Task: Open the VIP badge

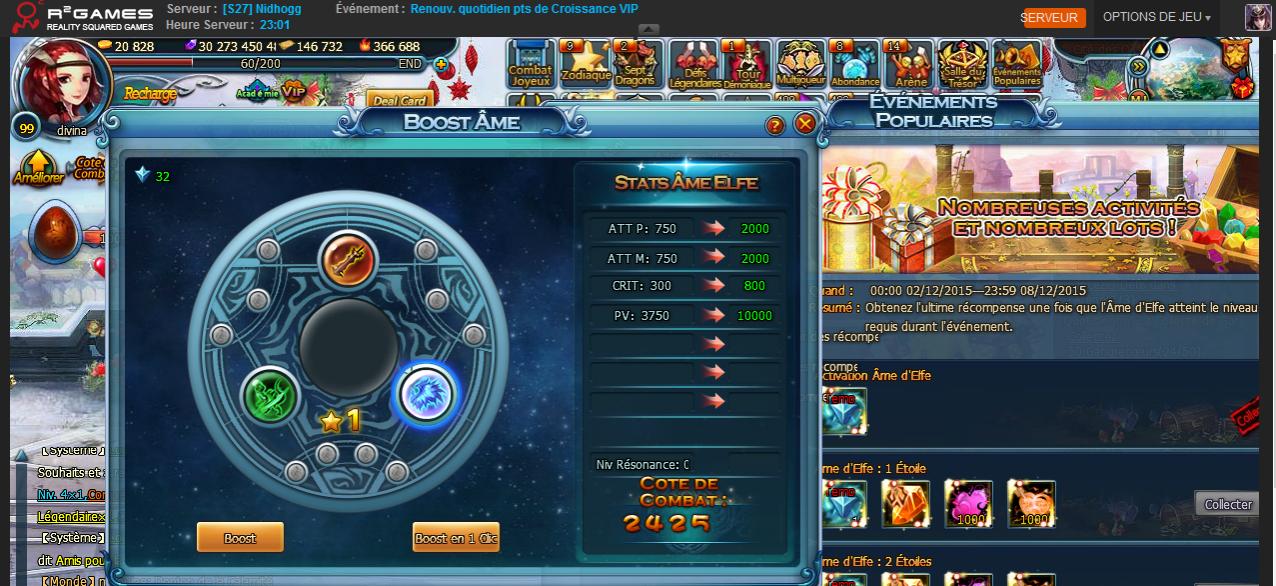Action: (x=293, y=91)
